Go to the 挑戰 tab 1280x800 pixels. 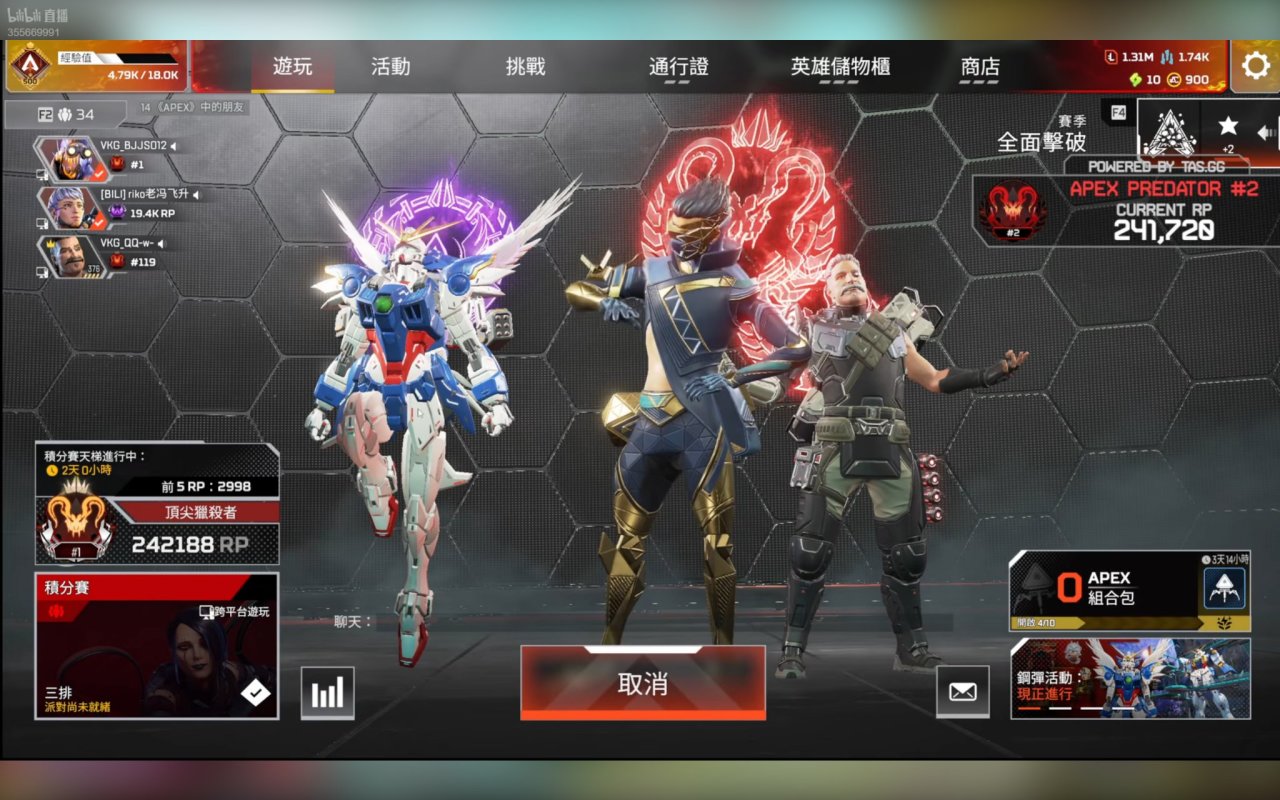point(526,67)
